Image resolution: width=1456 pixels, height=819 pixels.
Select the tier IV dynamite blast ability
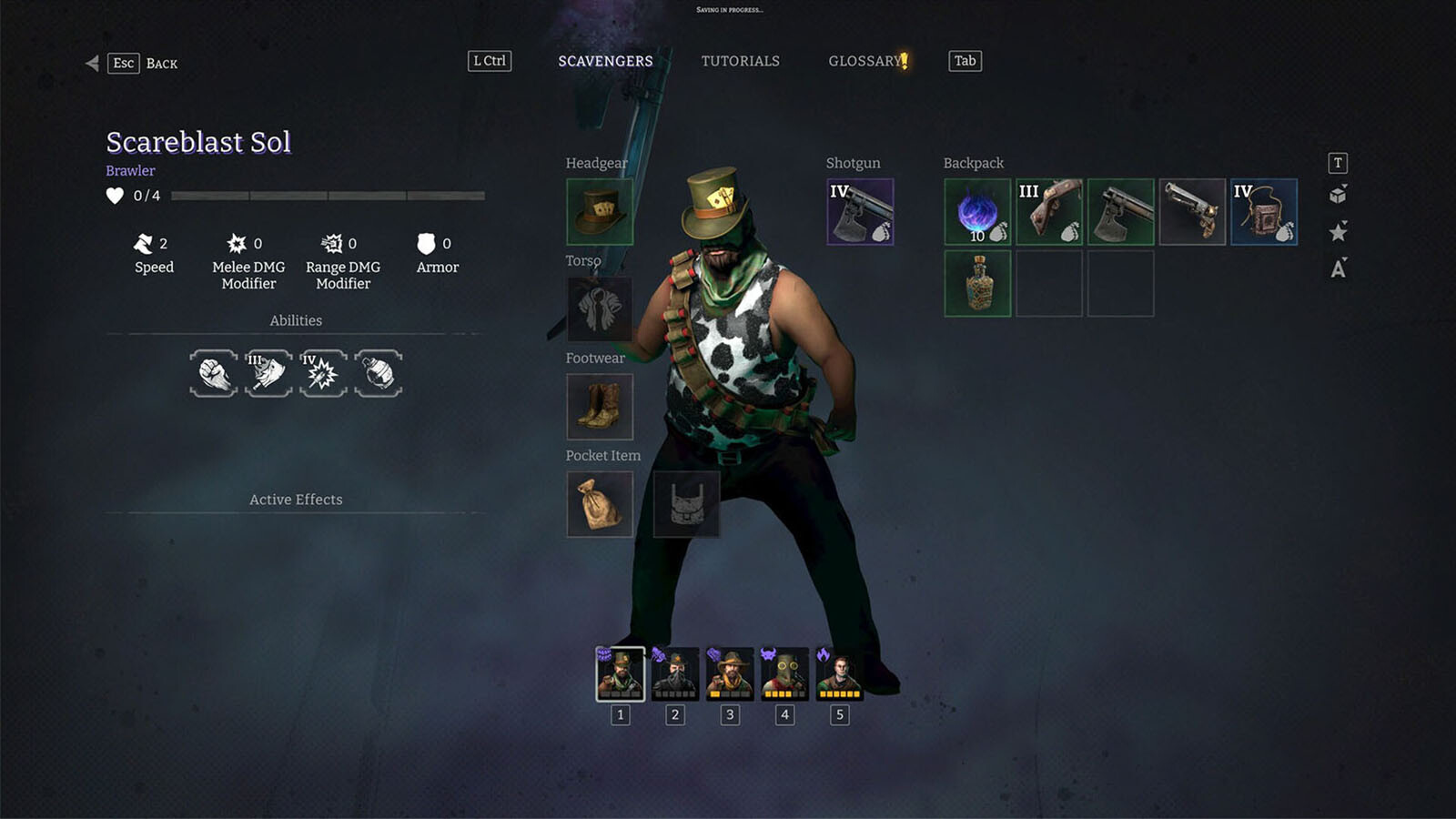tap(323, 373)
